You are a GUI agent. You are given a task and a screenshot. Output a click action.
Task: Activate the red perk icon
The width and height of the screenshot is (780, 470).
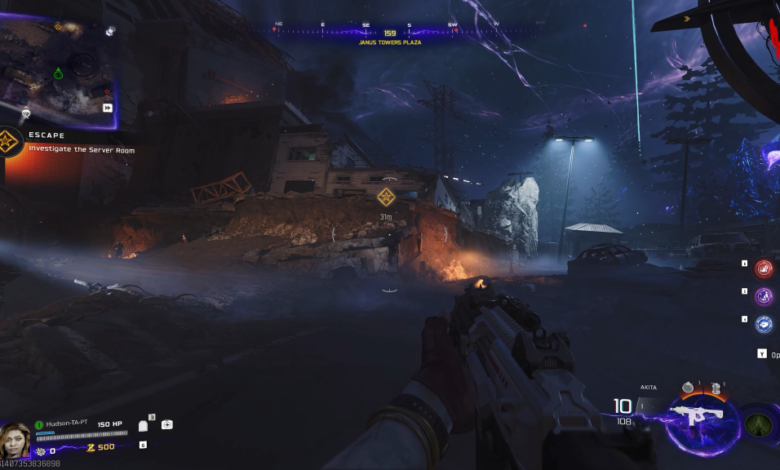(x=764, y=268)
